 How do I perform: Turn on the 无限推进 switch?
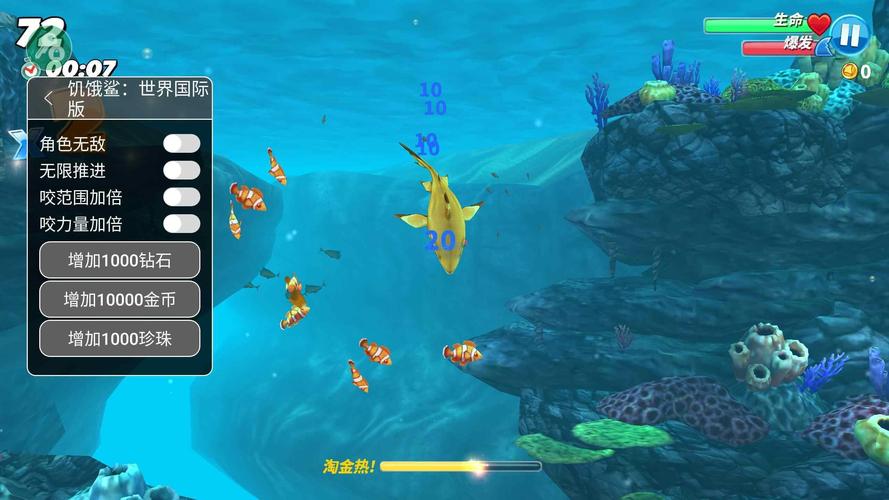tap(181, 171)
